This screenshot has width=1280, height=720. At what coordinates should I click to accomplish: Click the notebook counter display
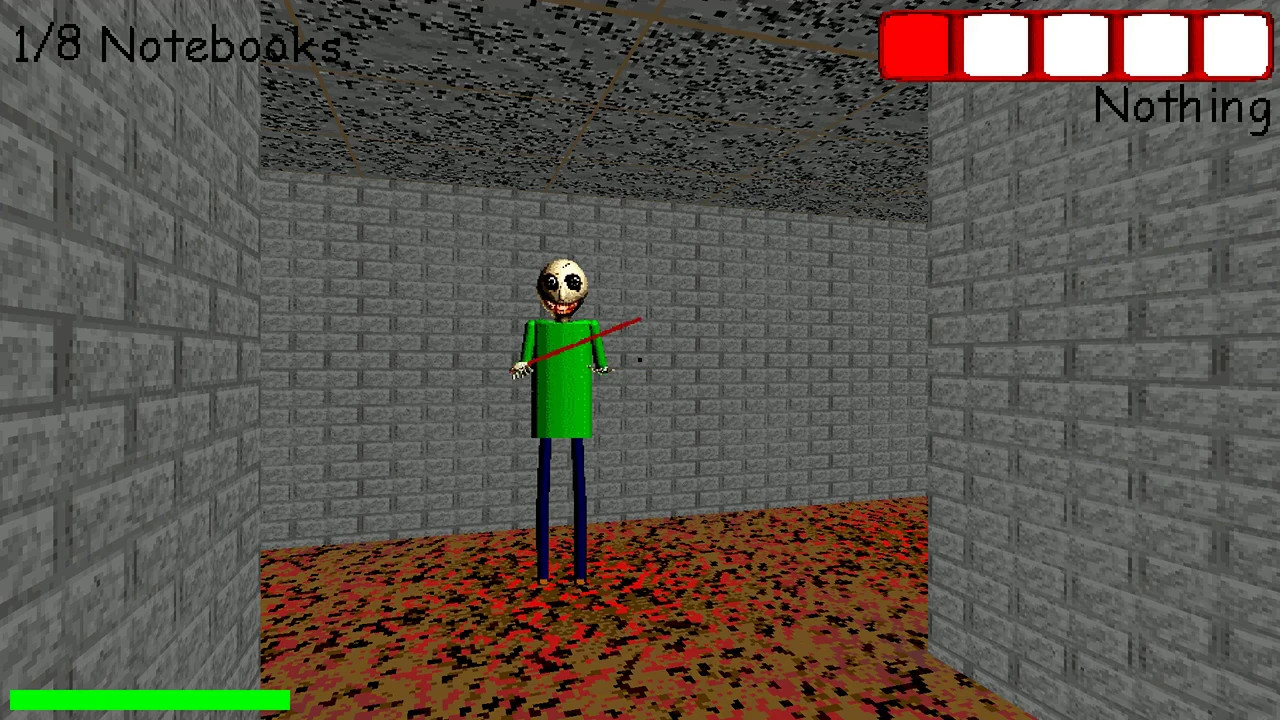175,44
